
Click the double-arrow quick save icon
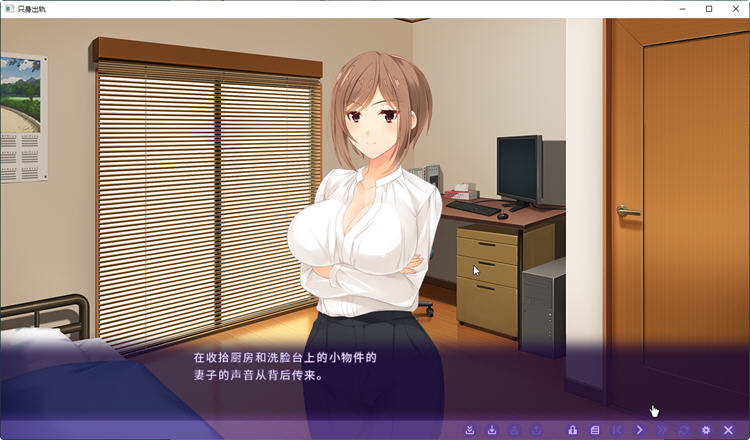pos(470,430)
